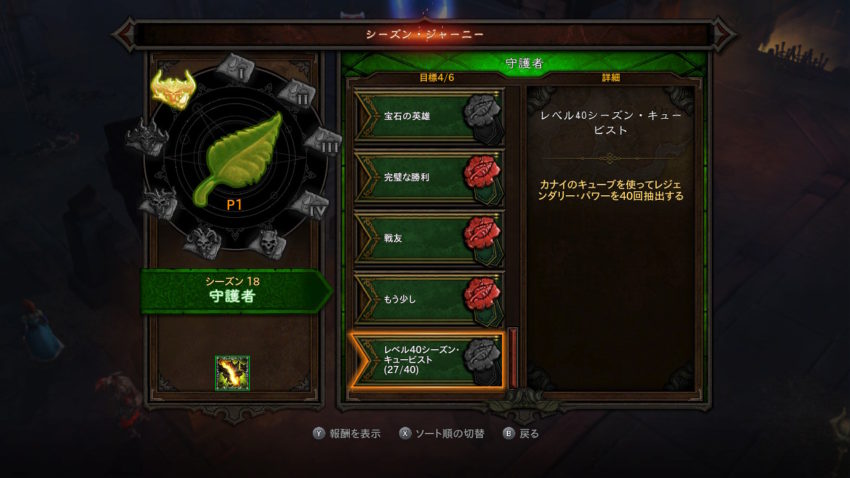The image size is (850, 478).
Task: Select the レベル40シーズン・キュービスト objective
Action: click(427, 358)
